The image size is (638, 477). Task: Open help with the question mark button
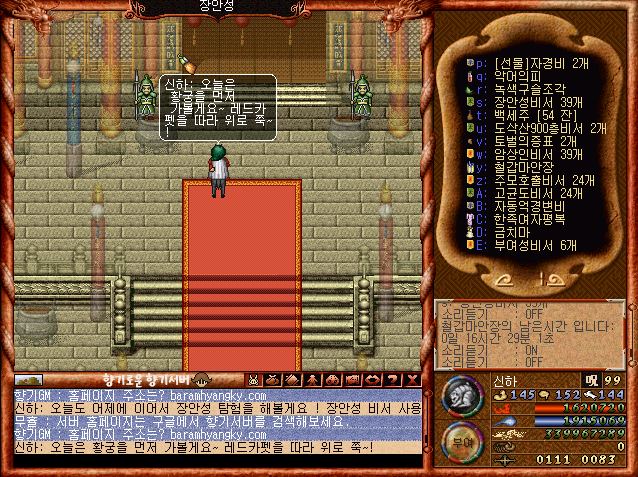pyautogui.click(x=393, y=380)
